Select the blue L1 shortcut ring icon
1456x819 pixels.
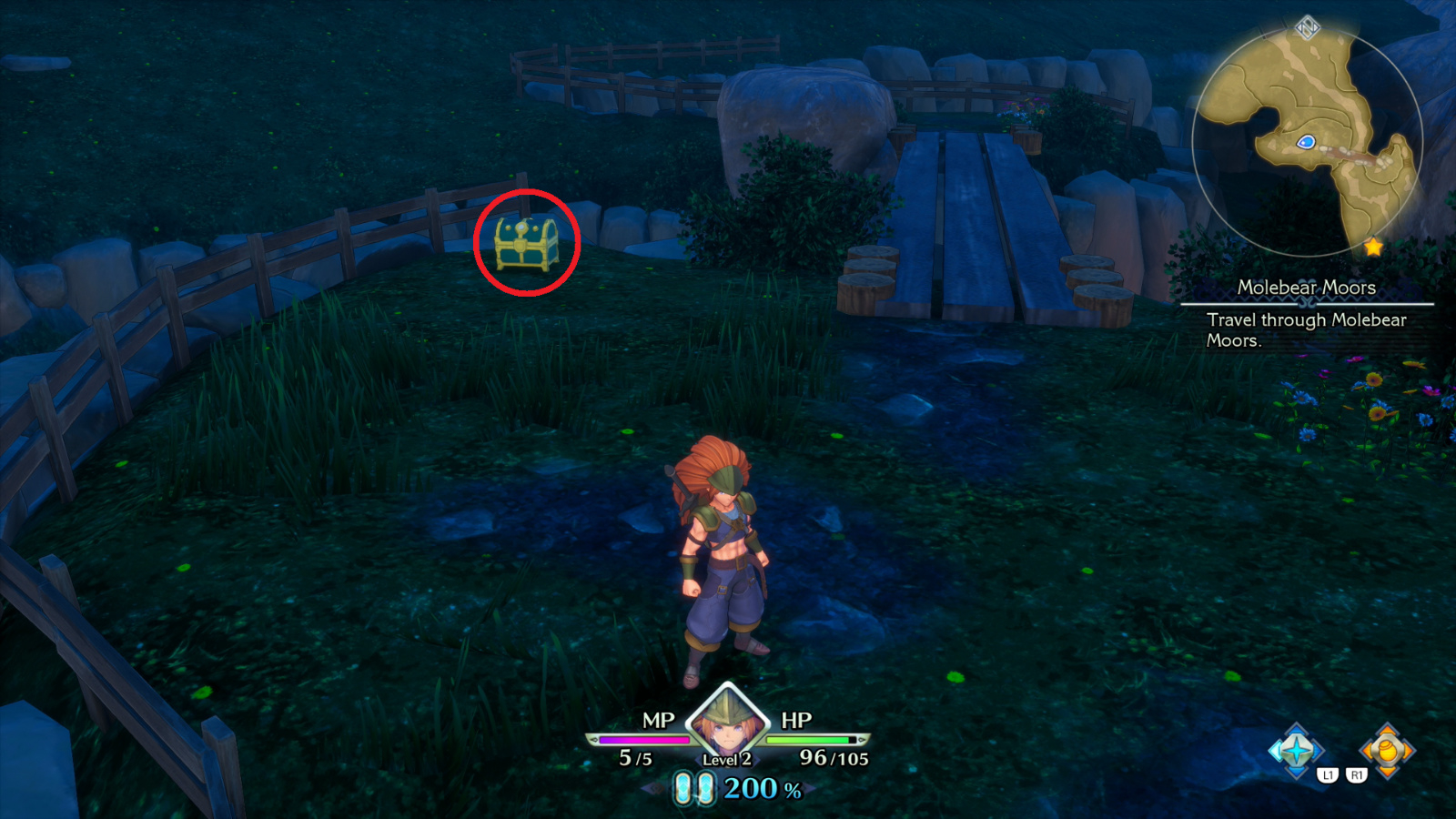(1297, 749)
